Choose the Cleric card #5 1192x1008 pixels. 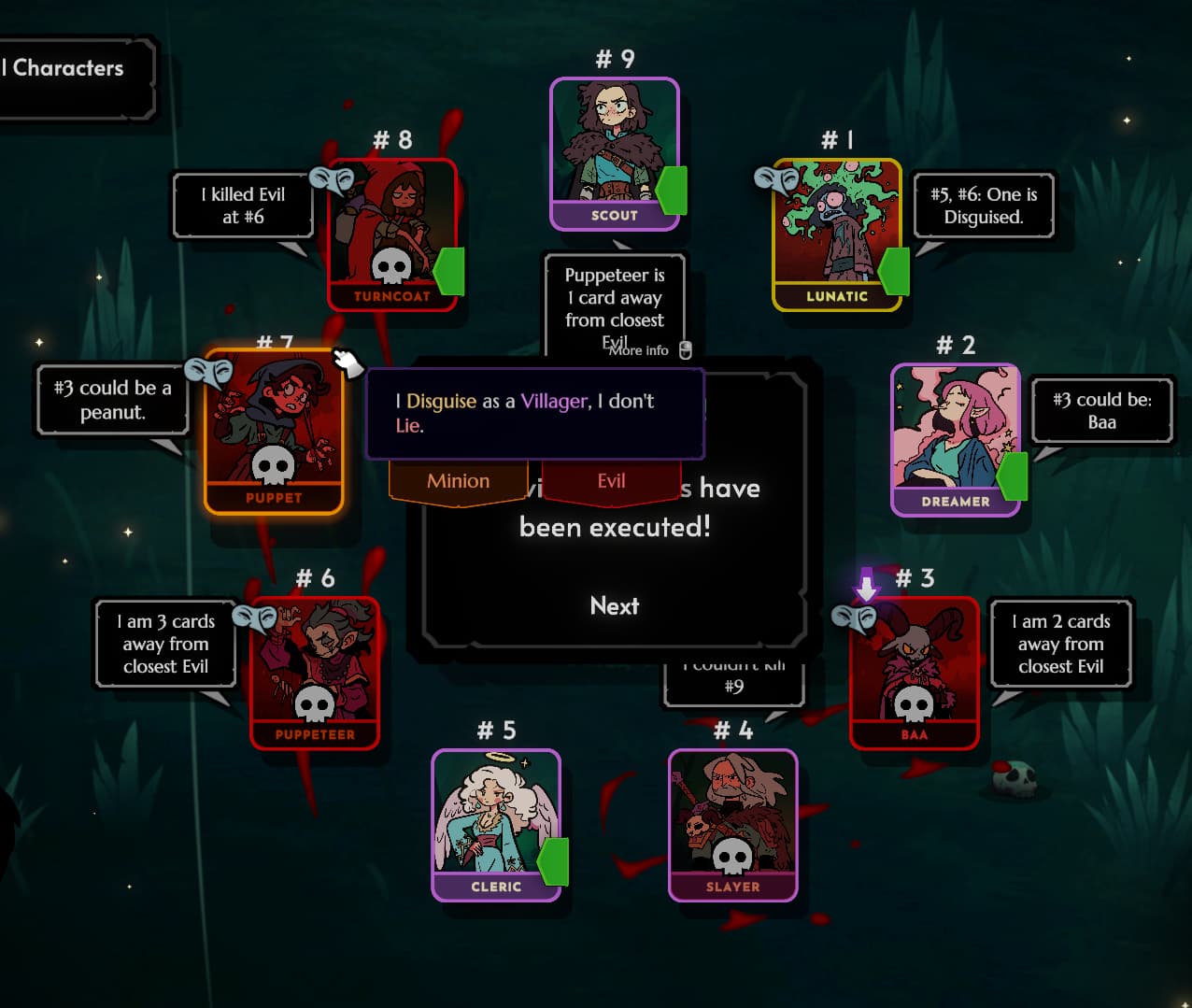[495, 824]
